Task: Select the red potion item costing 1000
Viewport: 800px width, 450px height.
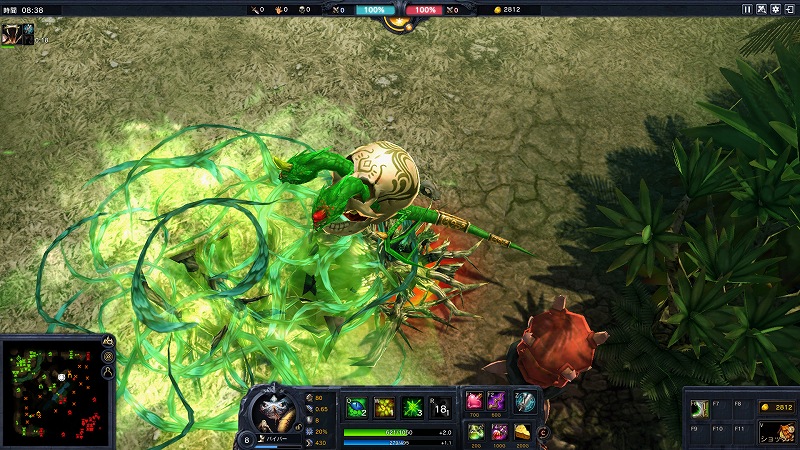Action: 497,432
